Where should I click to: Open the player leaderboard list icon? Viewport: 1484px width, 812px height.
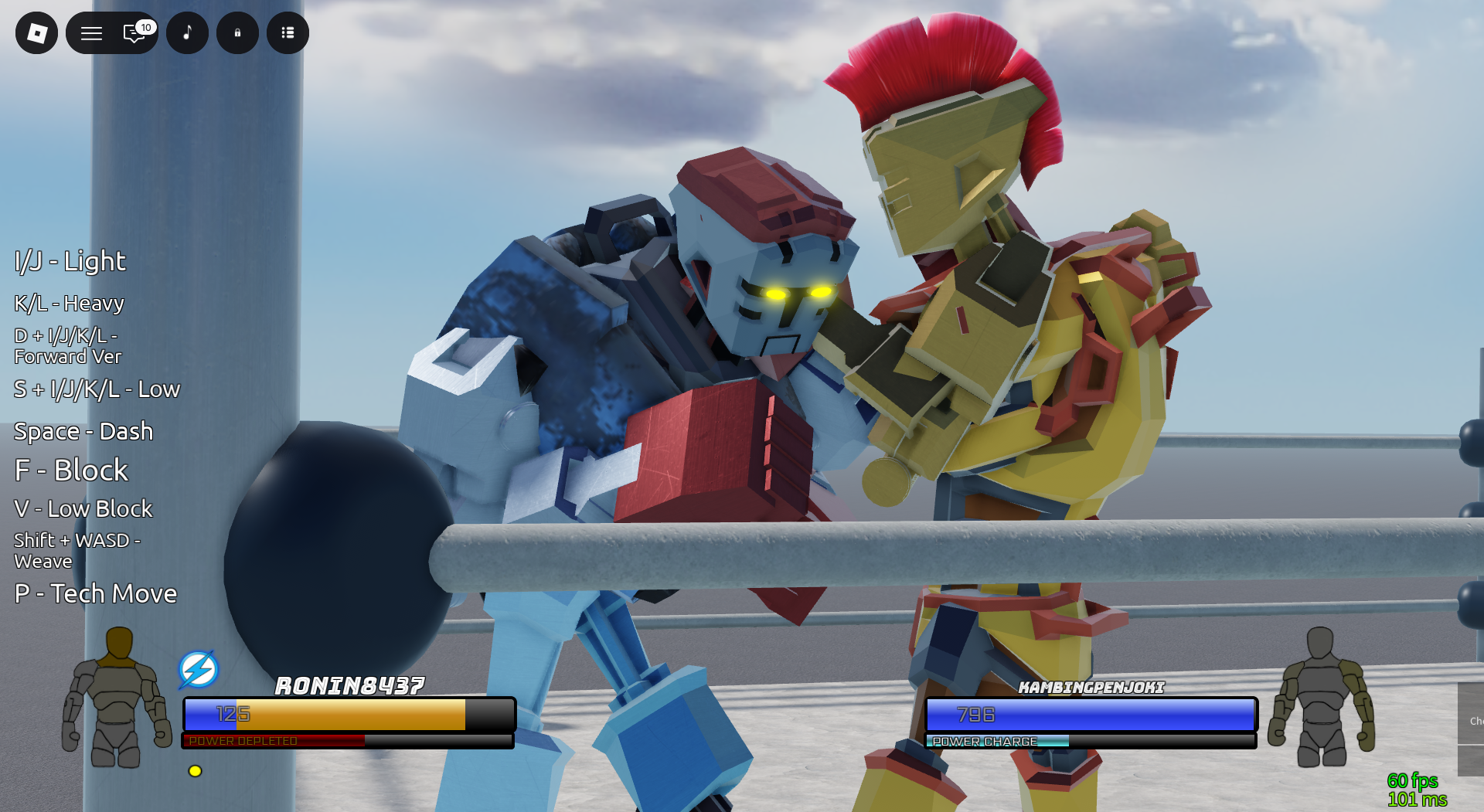[x=288, y=32]
